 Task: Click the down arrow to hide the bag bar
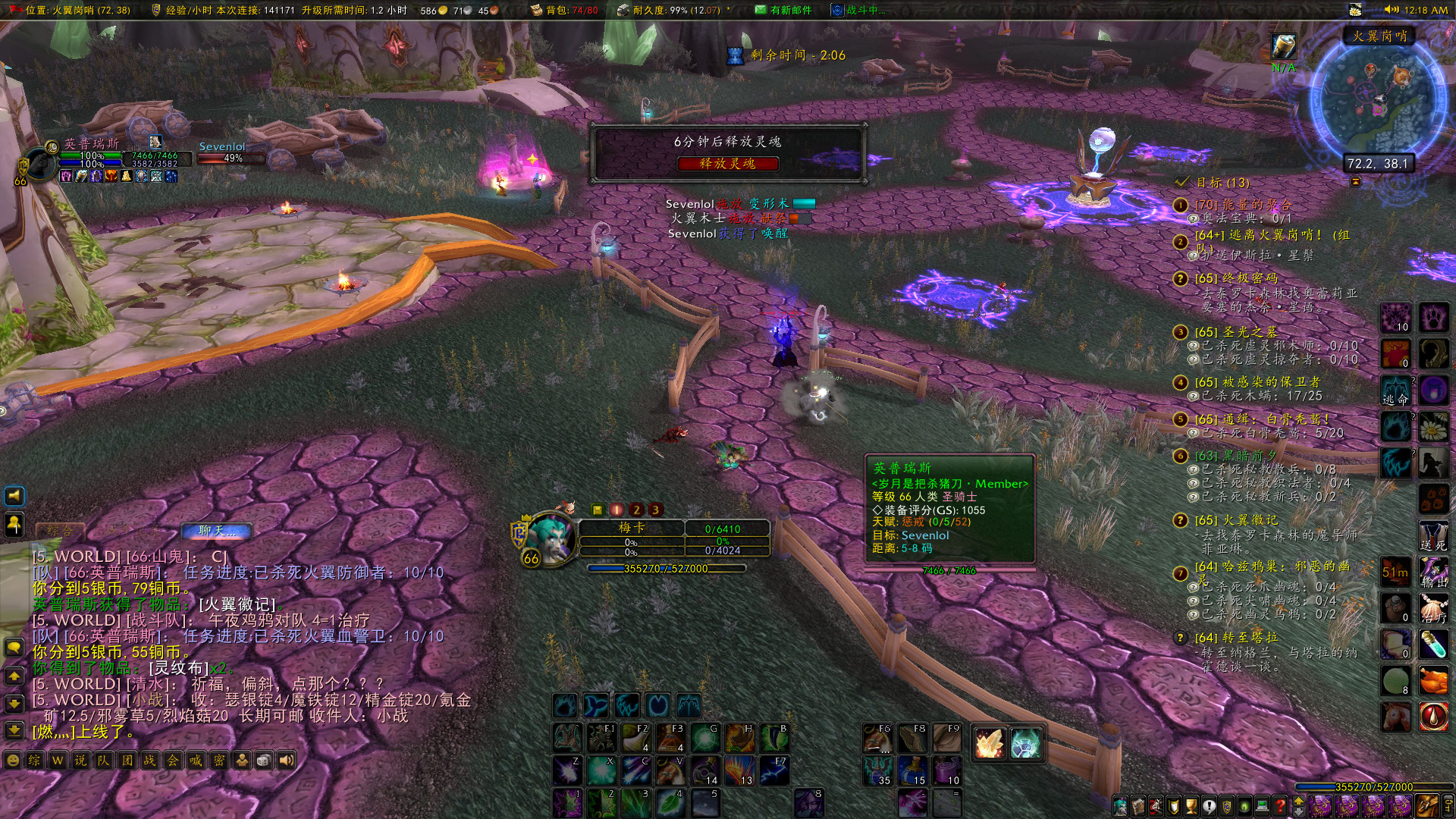pos(1298,812)
